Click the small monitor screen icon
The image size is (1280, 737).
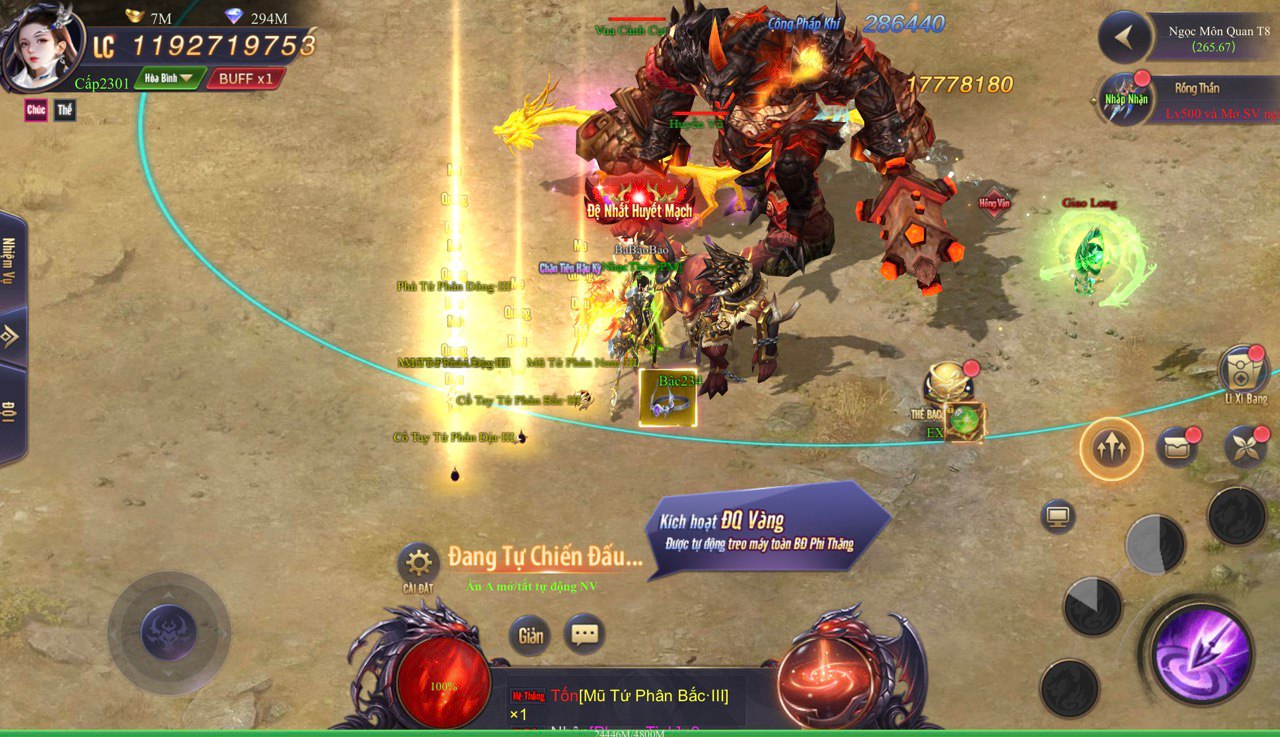(1059, 516)
